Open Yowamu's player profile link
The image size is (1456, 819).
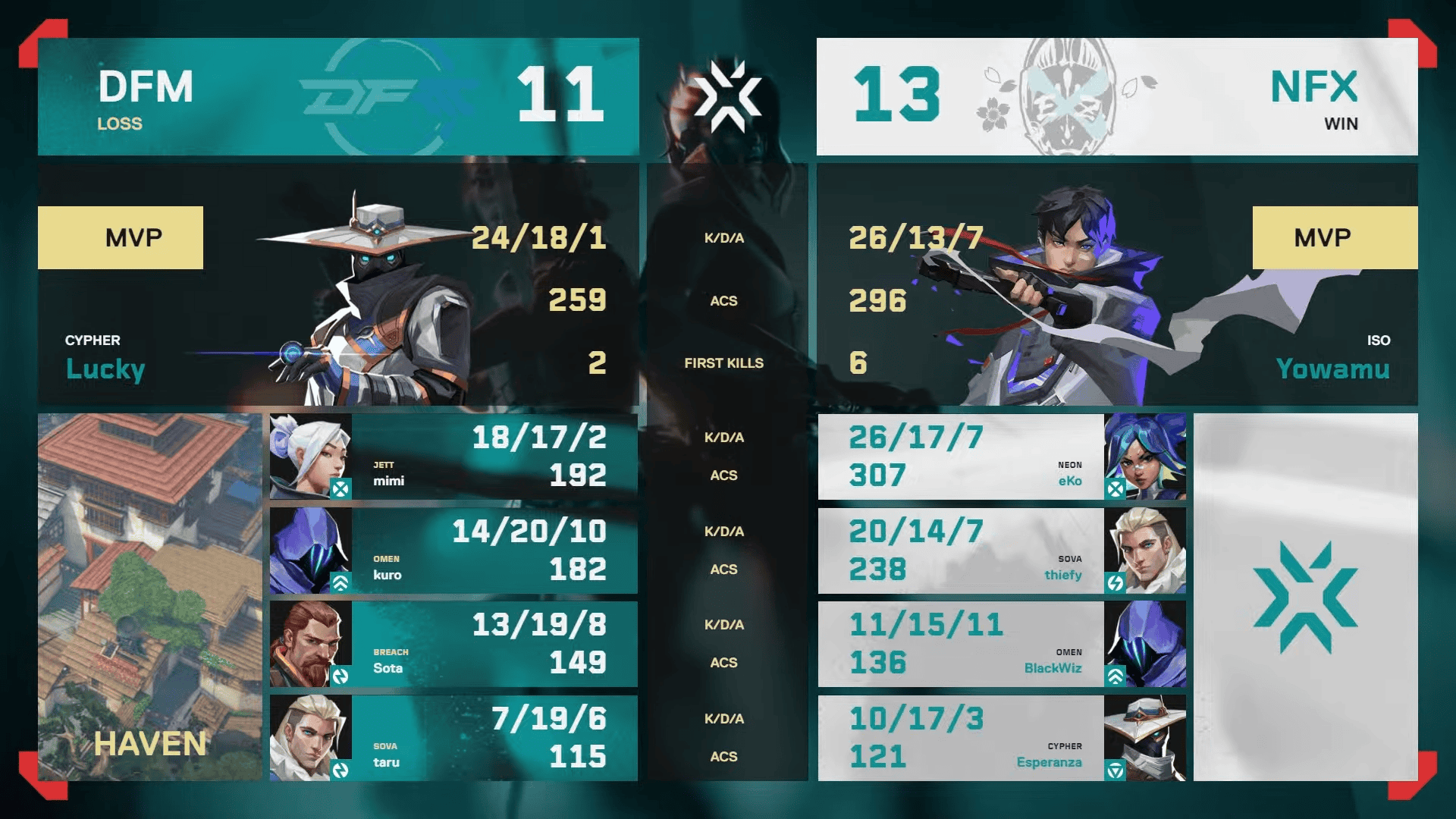1332,369
